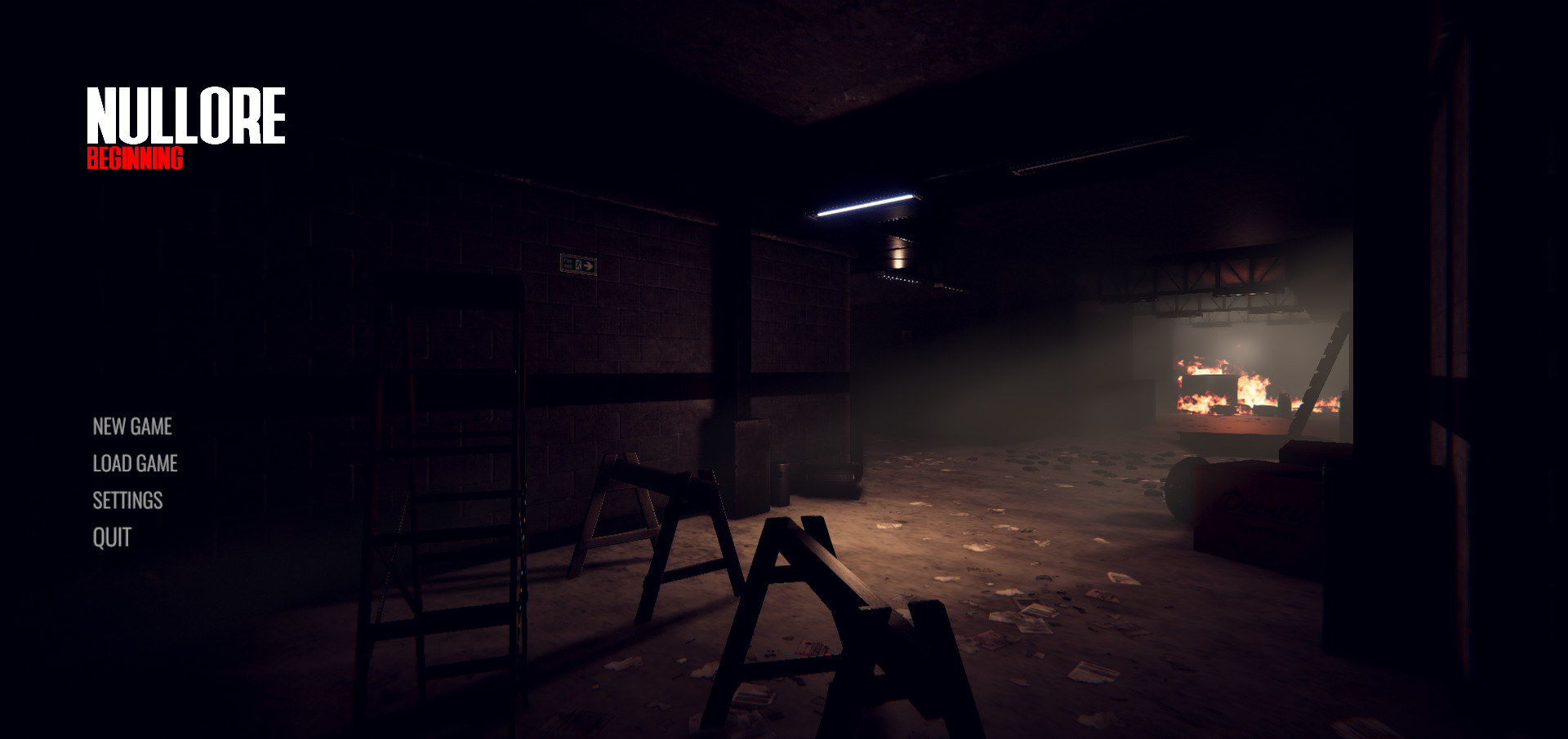Open the SETTINGS menu
Screen dimensions: 1568x739
[128, 500]
